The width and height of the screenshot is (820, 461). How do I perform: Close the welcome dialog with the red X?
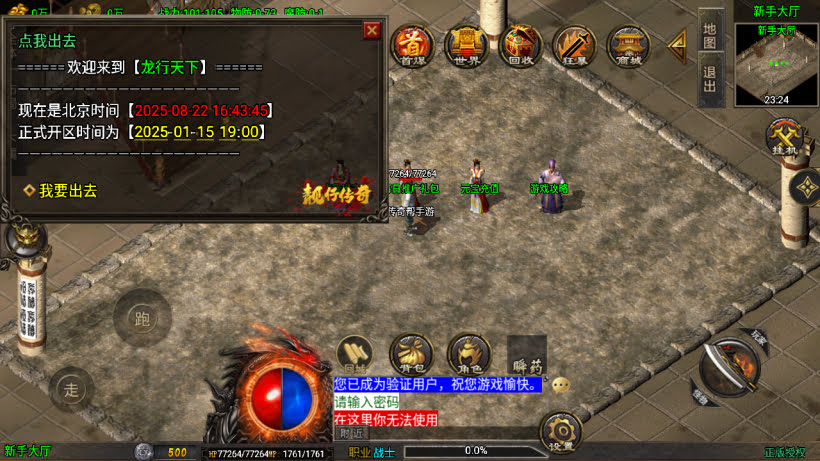[x=372, y=30]
